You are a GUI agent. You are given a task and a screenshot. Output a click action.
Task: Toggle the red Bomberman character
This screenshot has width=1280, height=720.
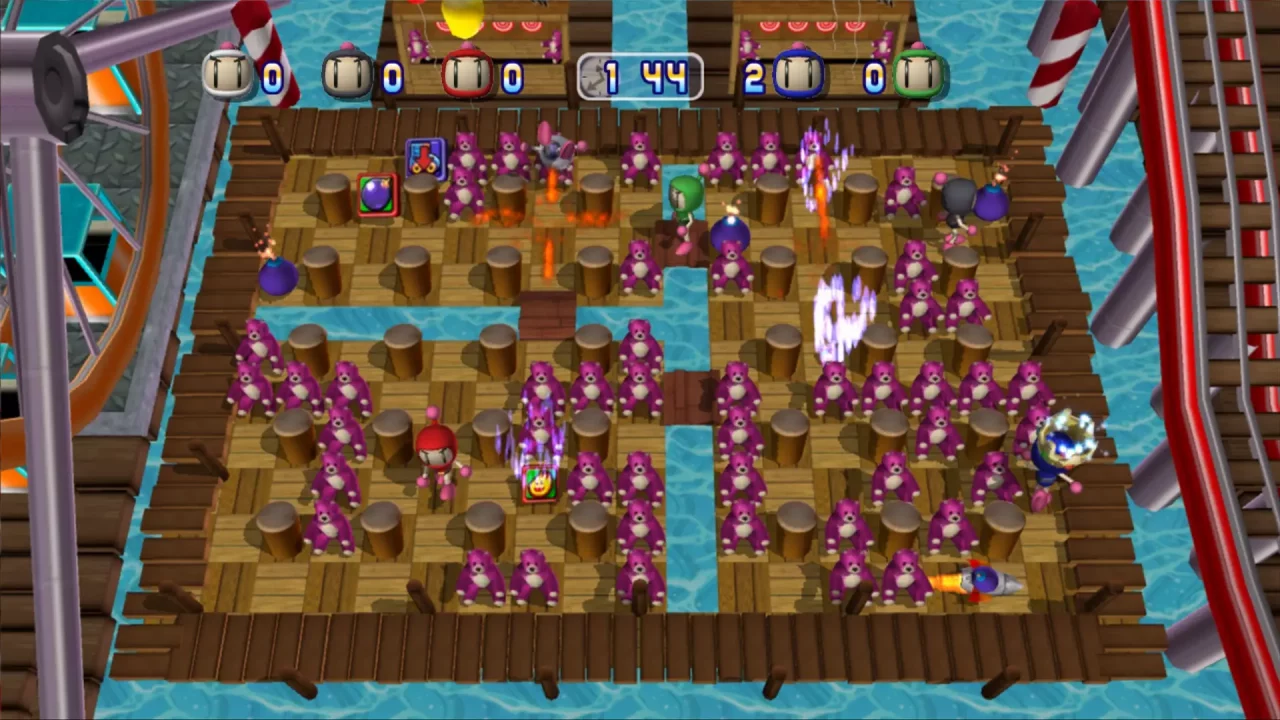point(435,455)
